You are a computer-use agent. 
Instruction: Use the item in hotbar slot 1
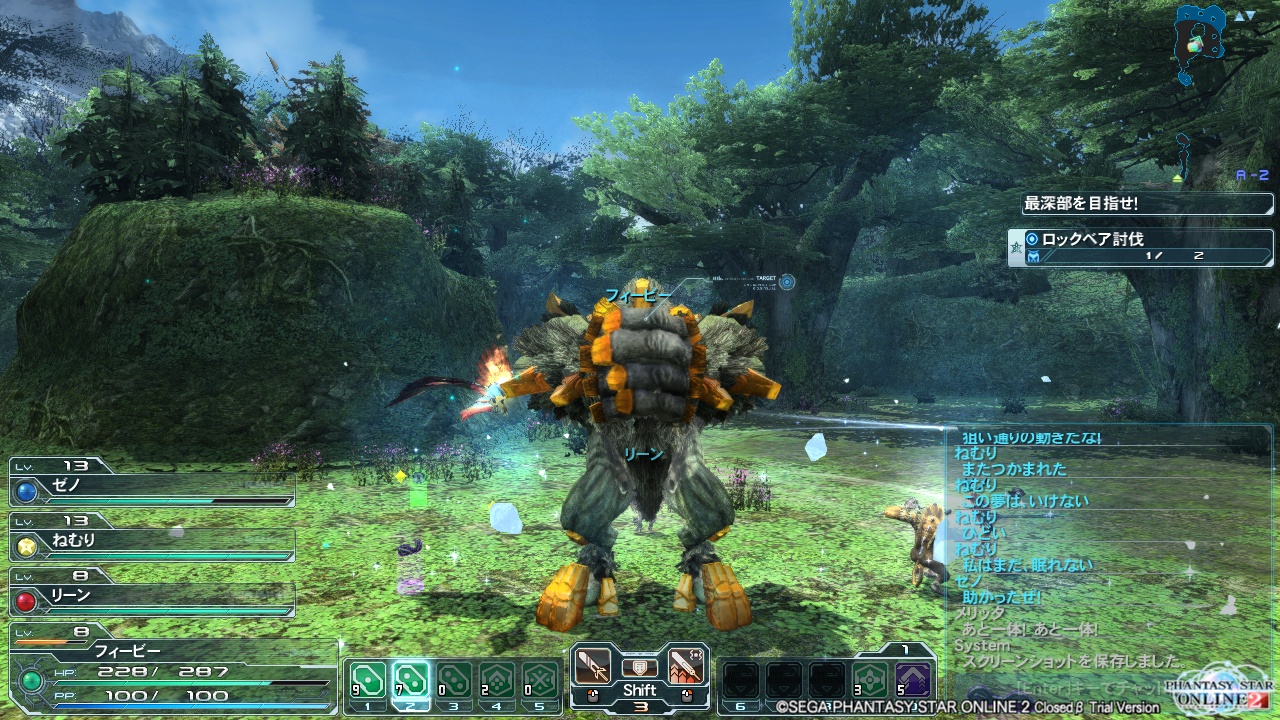click(369, 680)
